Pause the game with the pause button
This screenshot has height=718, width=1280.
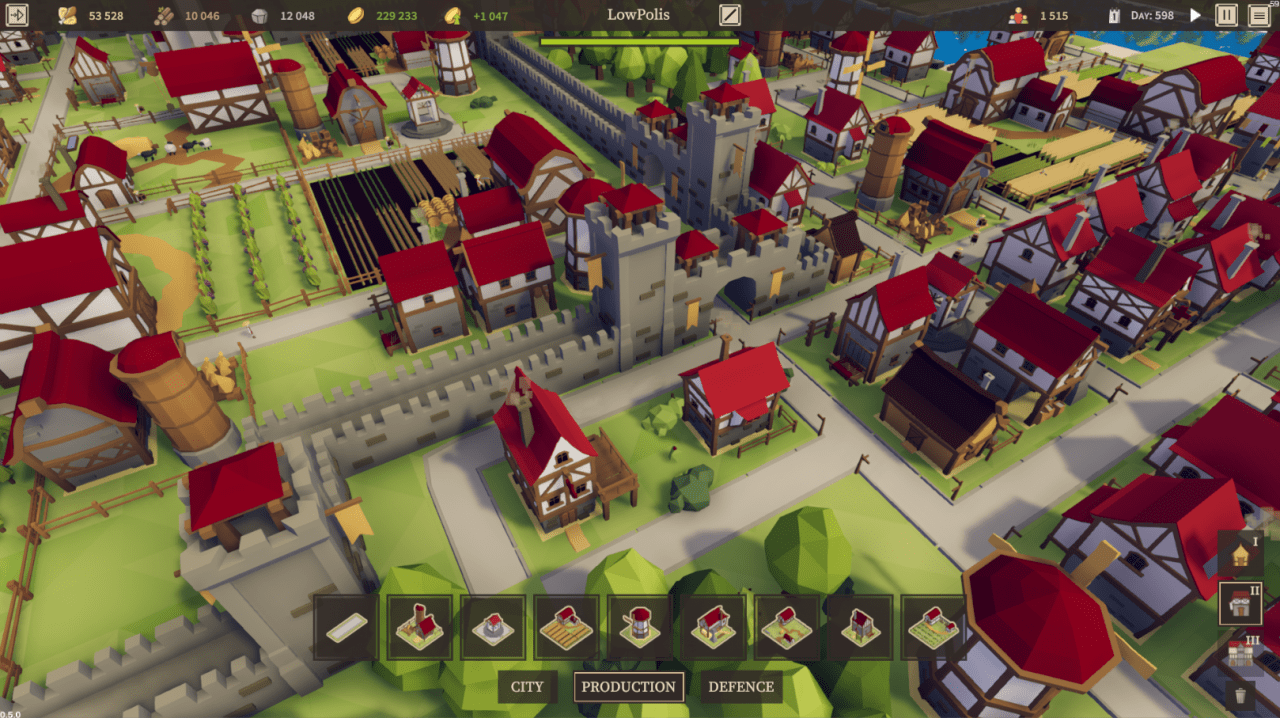click(1226, 15)
